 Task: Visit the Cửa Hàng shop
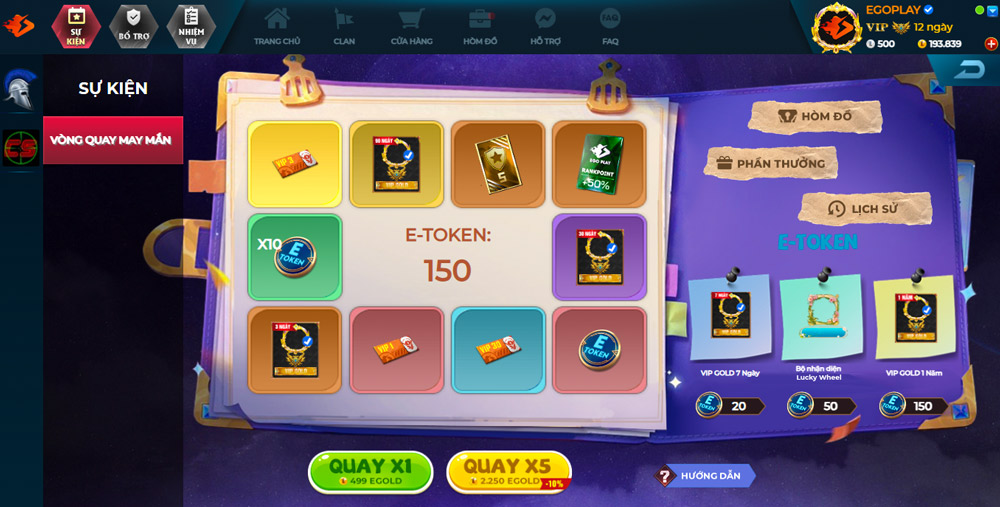click(x=411, y=26)
